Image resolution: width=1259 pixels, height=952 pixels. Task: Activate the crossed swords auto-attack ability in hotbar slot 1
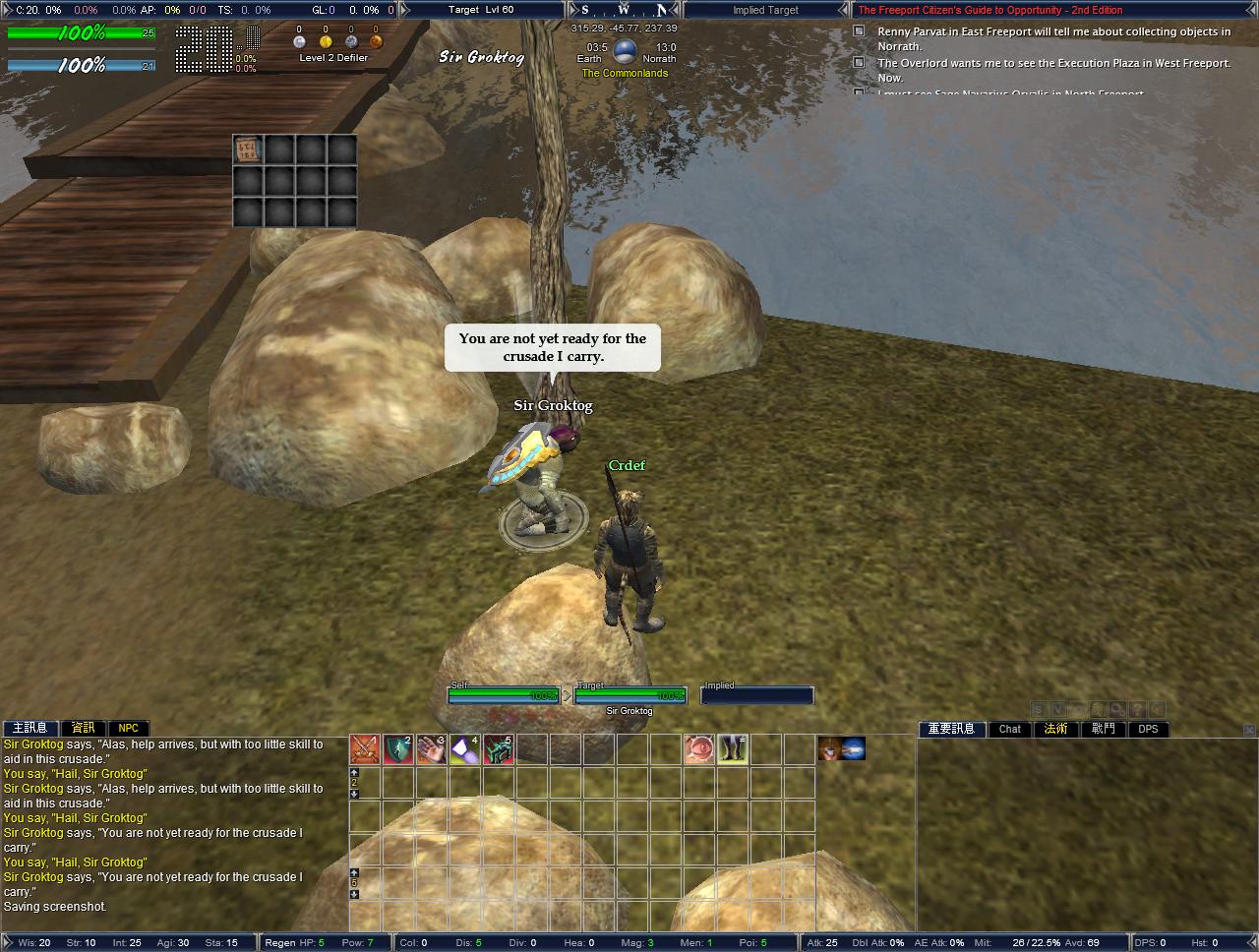364,750
